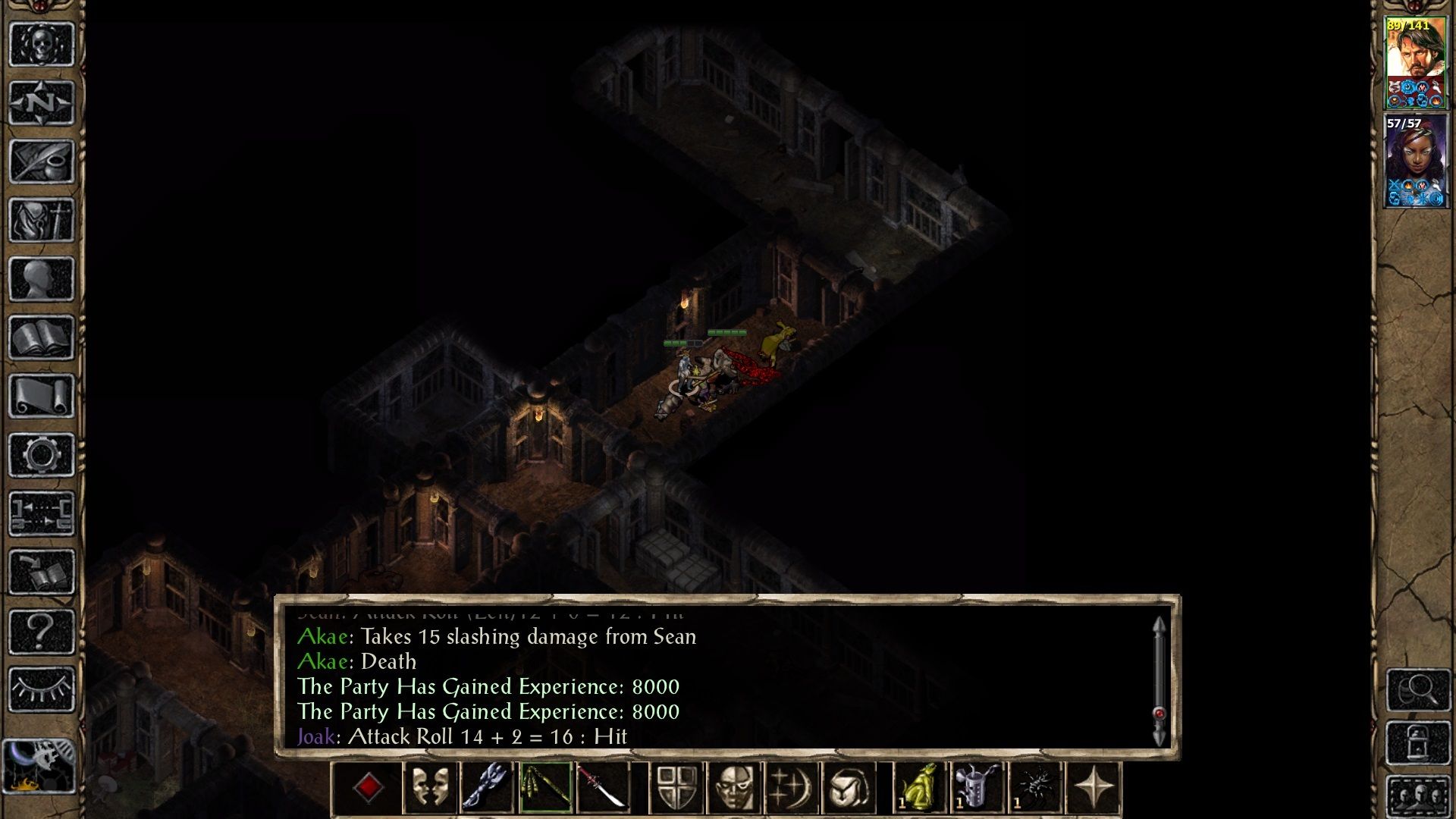Activate the special abilities star button

(1094, 787)
